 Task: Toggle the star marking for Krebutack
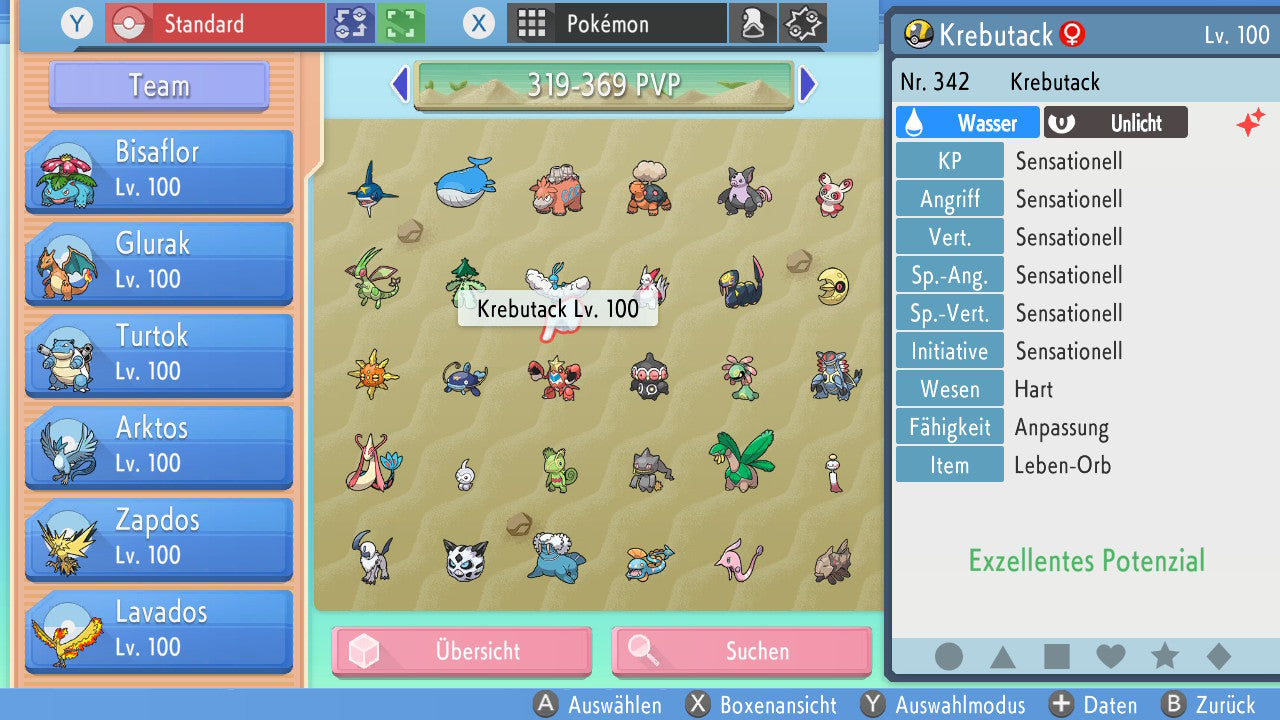pyautogui.click(x=1165, y=657)
